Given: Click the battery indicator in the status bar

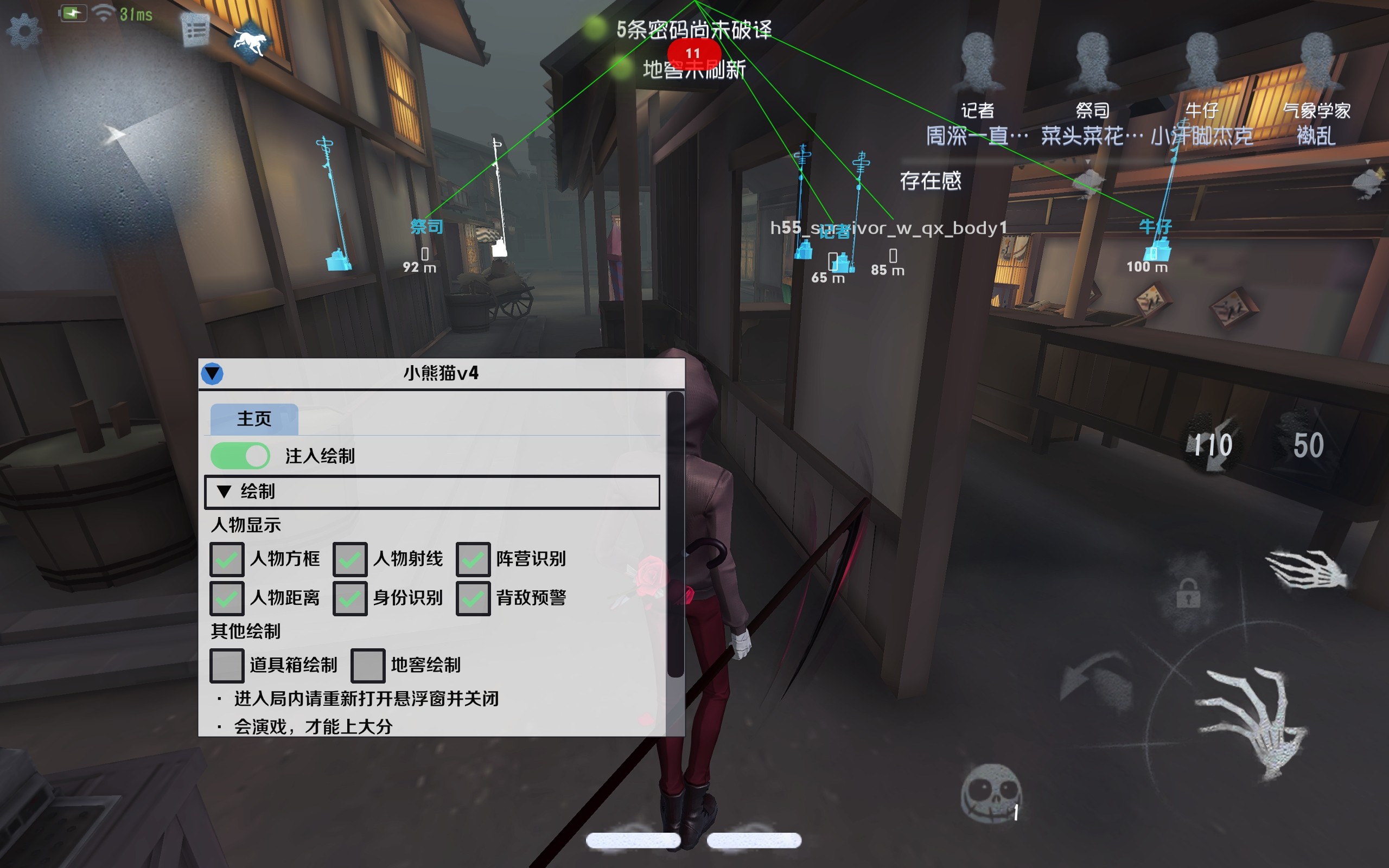Looking at the screenshot, I should [x=73, y=12].
